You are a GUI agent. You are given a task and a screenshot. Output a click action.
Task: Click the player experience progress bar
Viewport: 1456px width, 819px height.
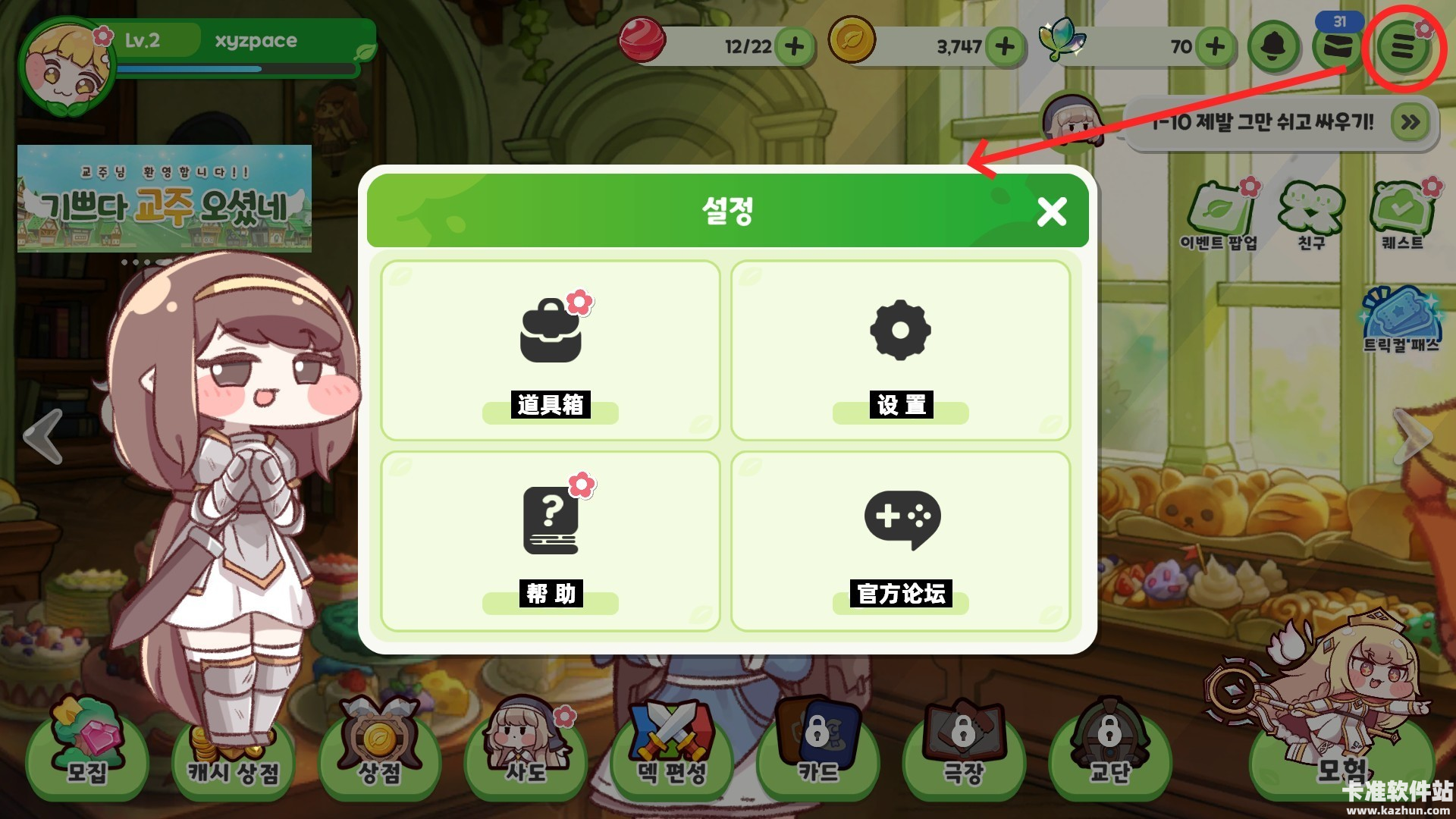[235, 70]
